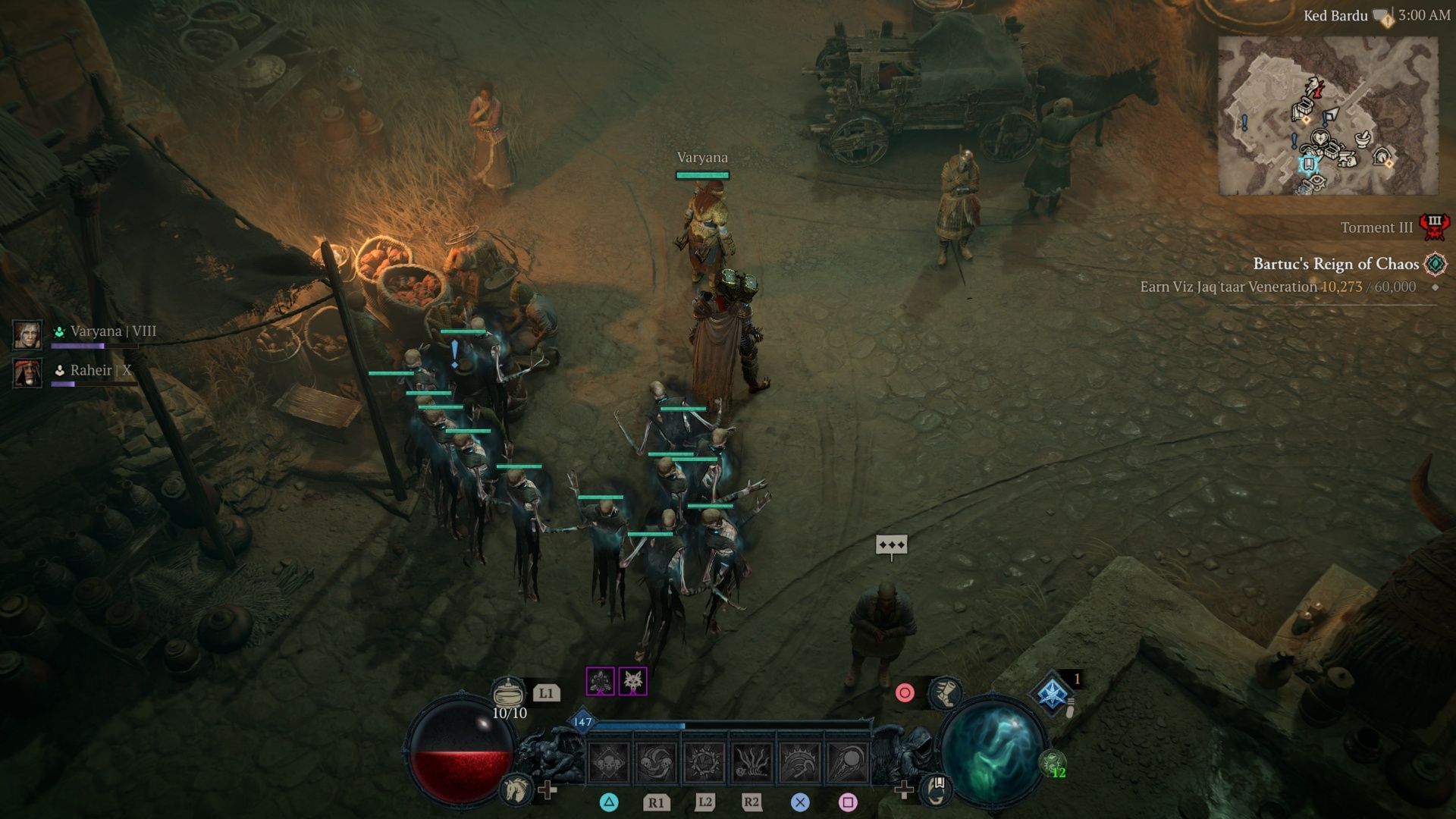Select the Bartuc's Reign of Chaos quest tracker

1335,264
